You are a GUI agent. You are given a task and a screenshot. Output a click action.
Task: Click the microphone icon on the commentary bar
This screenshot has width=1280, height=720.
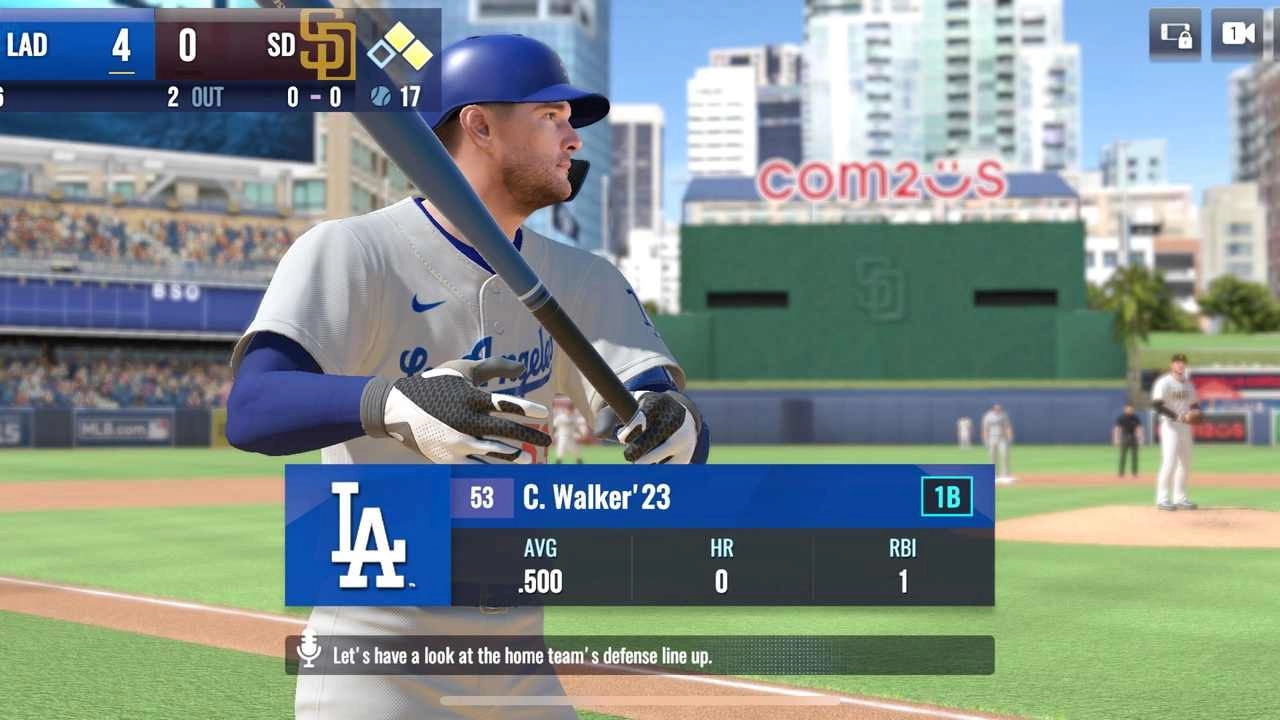[x=307, y=657]
